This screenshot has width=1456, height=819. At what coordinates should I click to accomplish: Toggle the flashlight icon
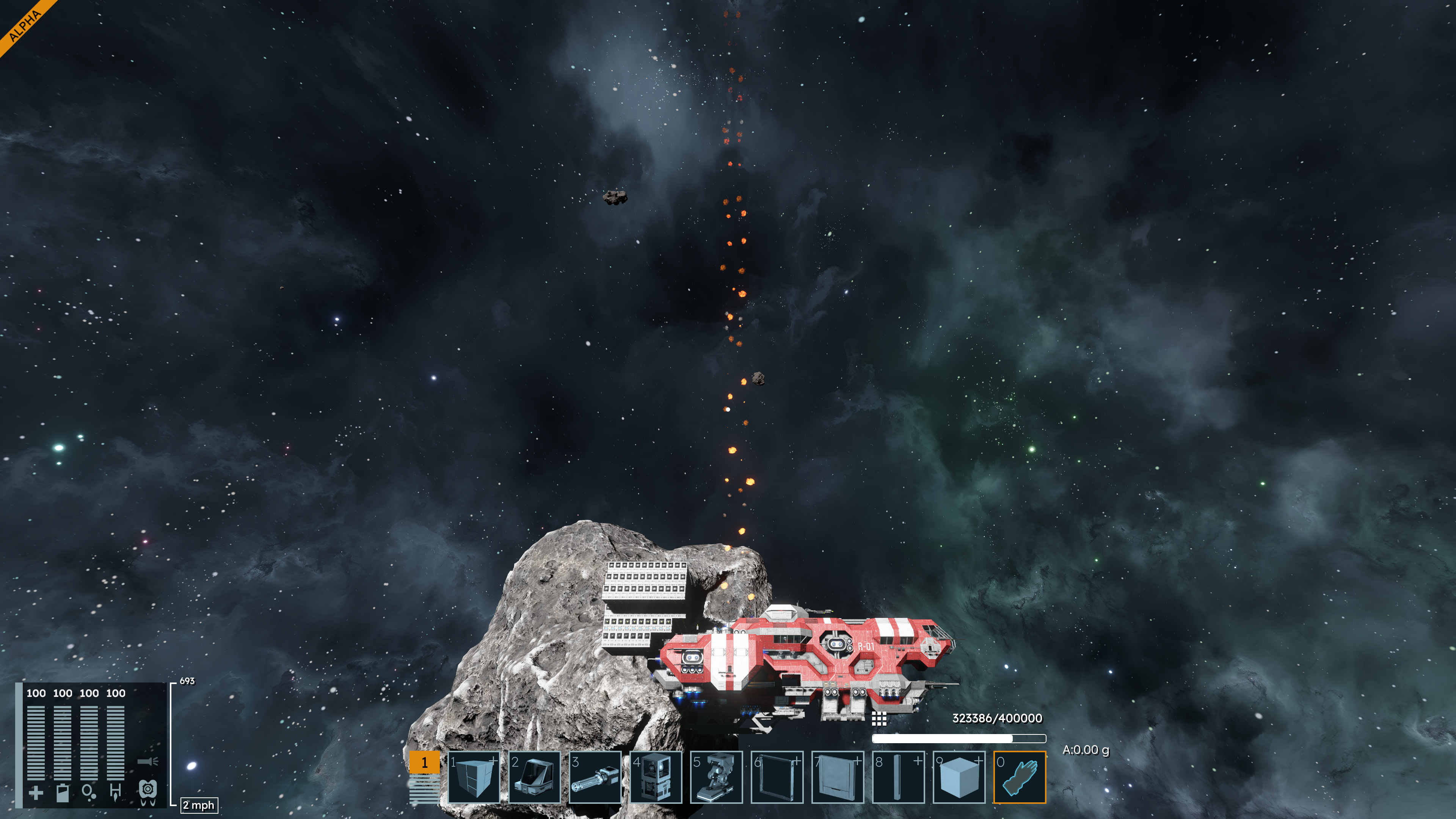147,761
